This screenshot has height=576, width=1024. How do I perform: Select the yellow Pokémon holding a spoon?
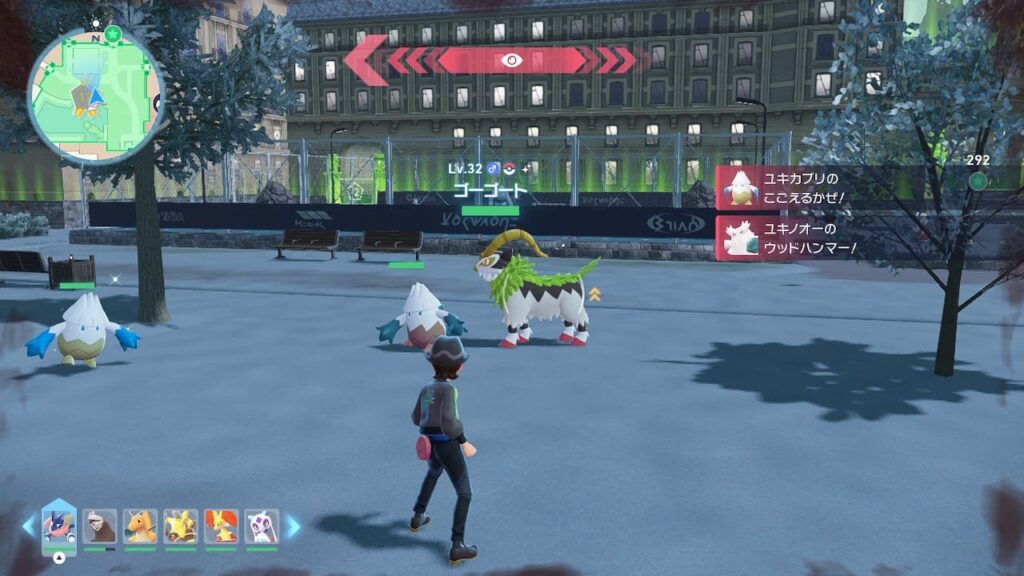pyautogui.click(x=180, y=526)
